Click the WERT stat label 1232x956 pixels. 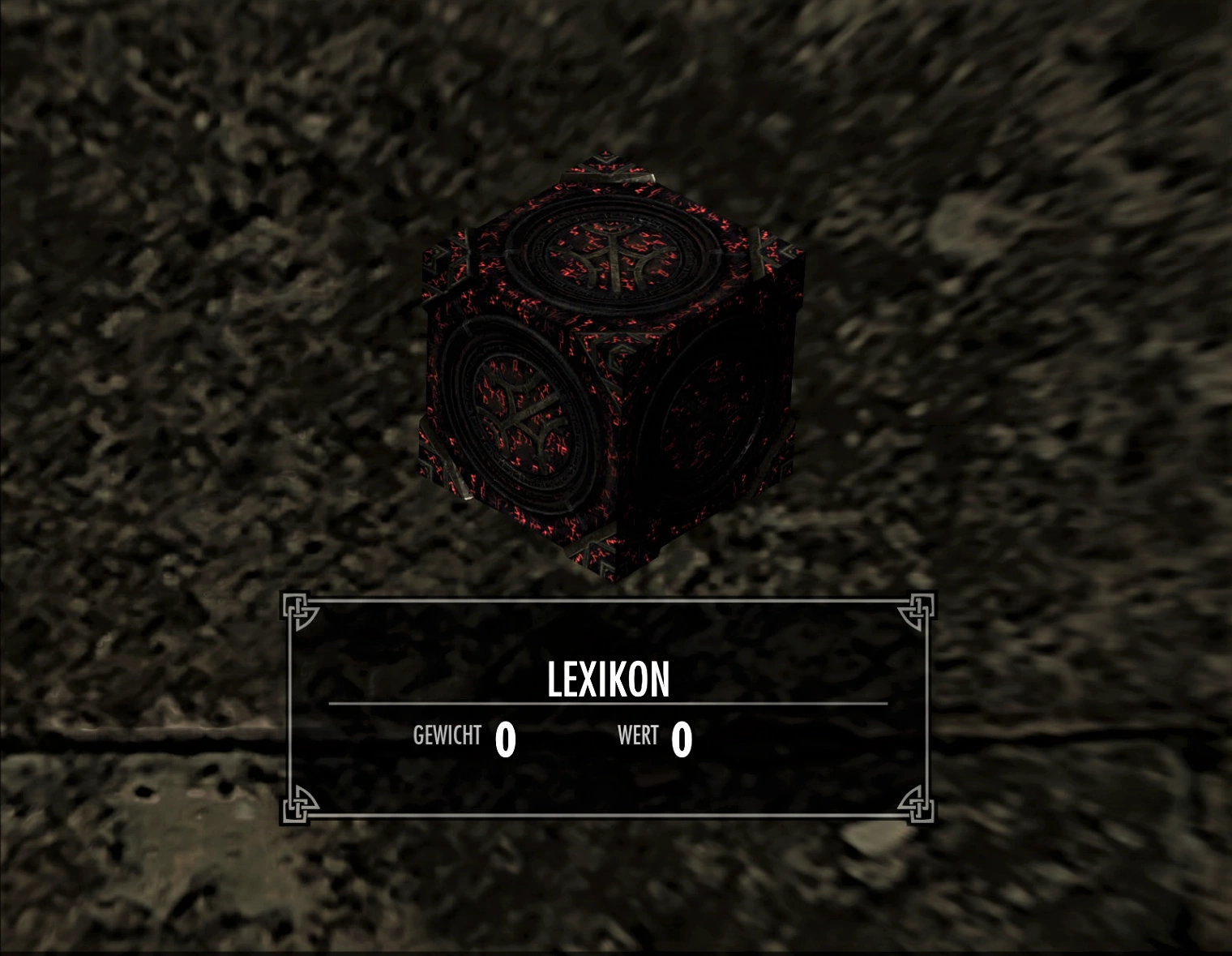640,735
